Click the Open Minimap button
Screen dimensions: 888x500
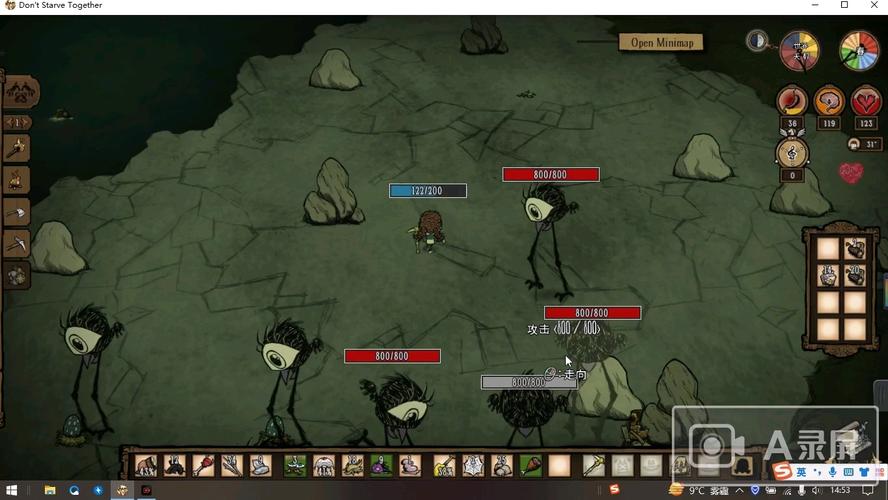pyautogui.click(x=662, y=42)
